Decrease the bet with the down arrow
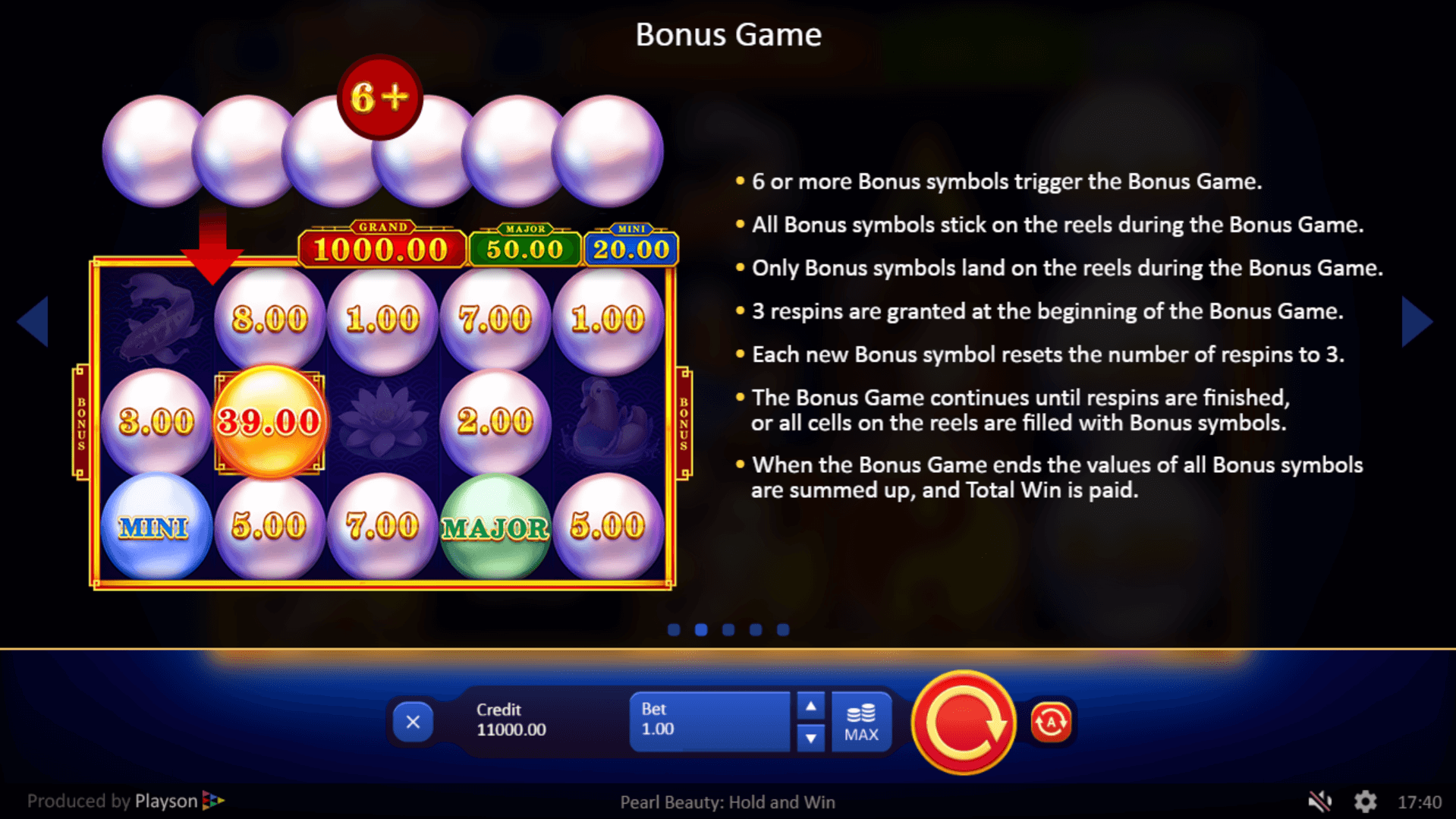Screen dimensions: 1456x819 coord(810,737)
